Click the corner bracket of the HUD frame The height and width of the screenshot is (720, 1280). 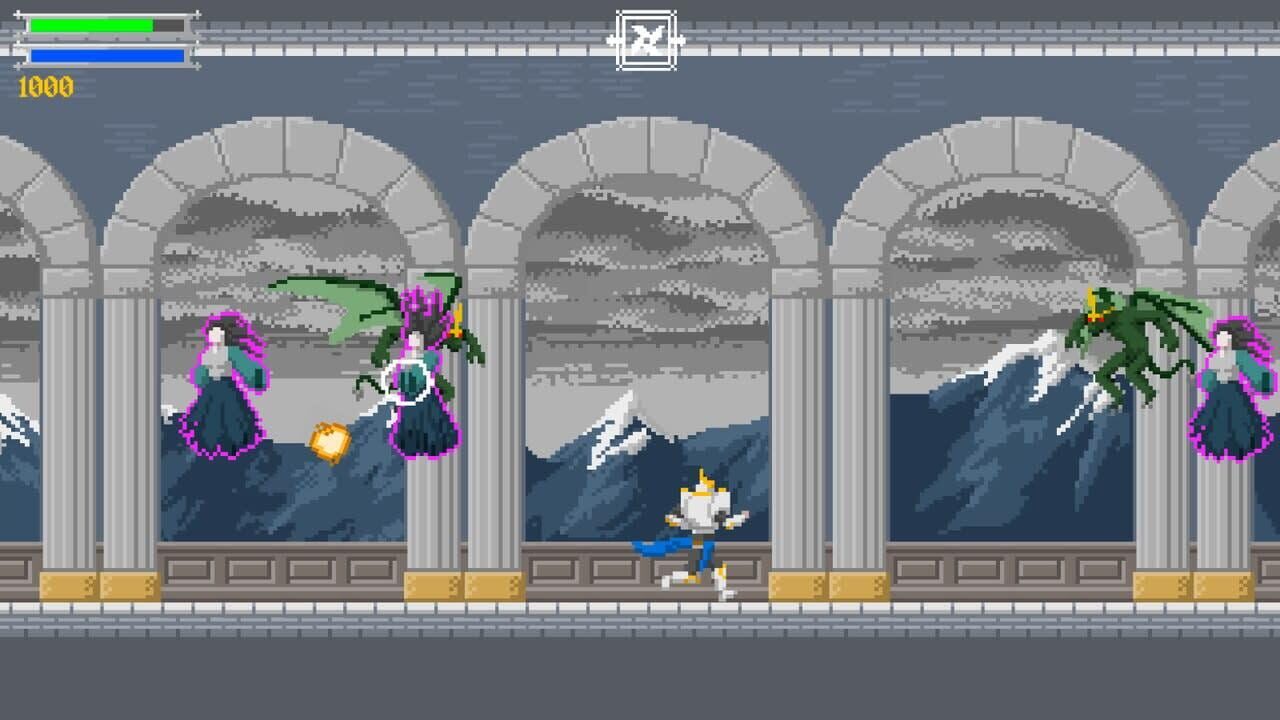pyautogui.click(x=18, y=12)
